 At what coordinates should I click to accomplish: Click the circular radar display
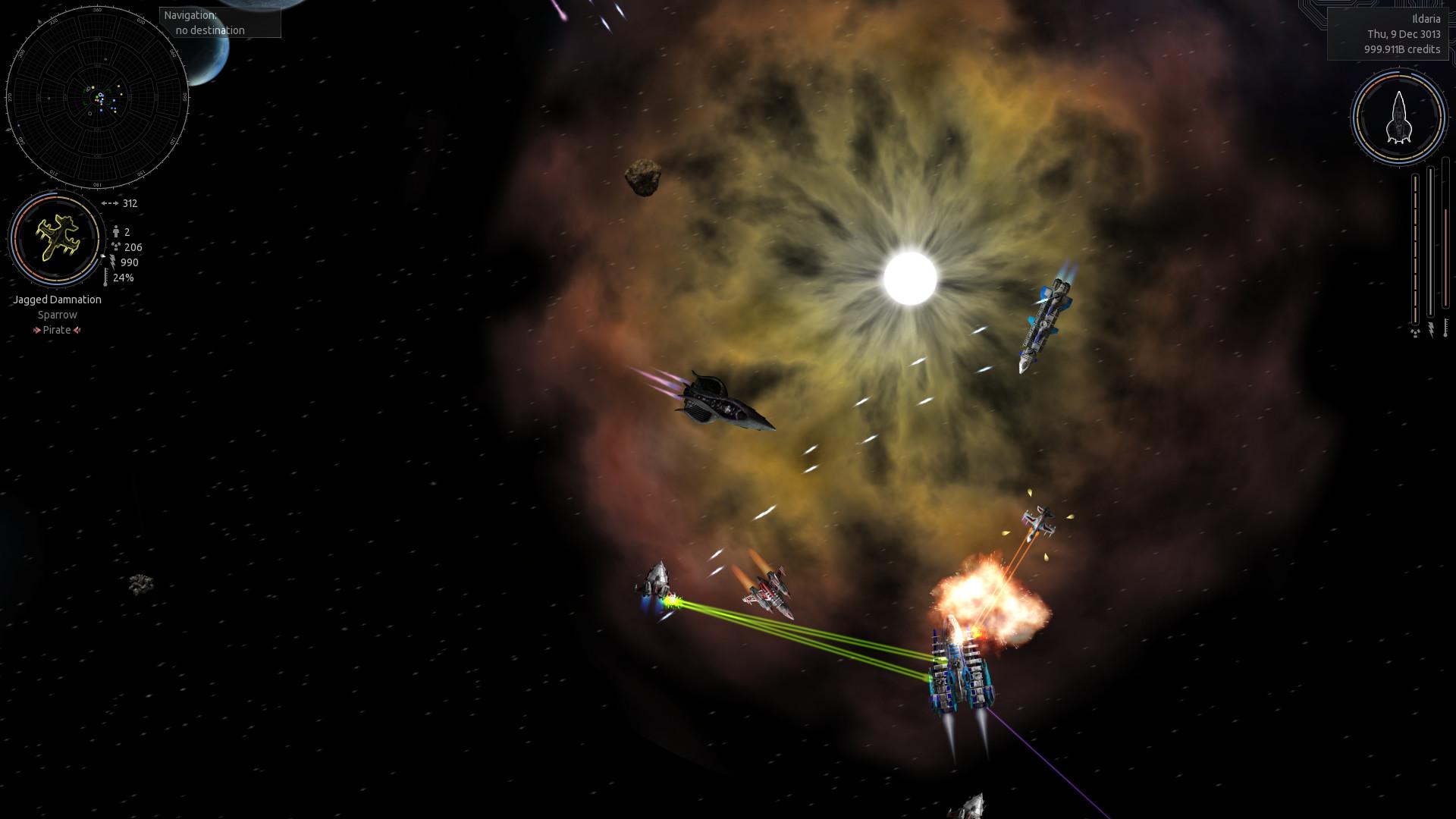[97, 99]
